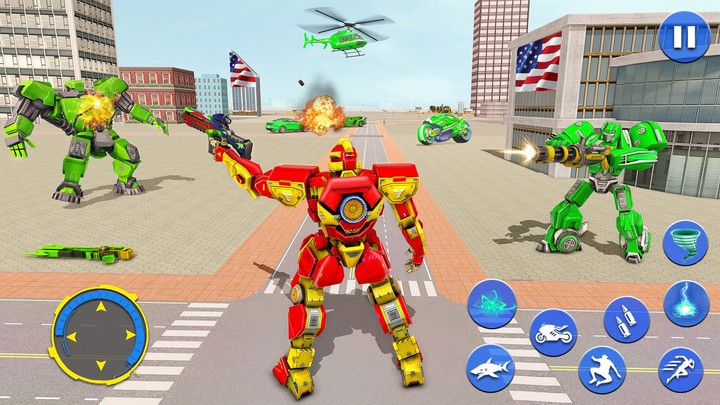
Task: Activate the tornado attack ability
Action: pos(685,243)
